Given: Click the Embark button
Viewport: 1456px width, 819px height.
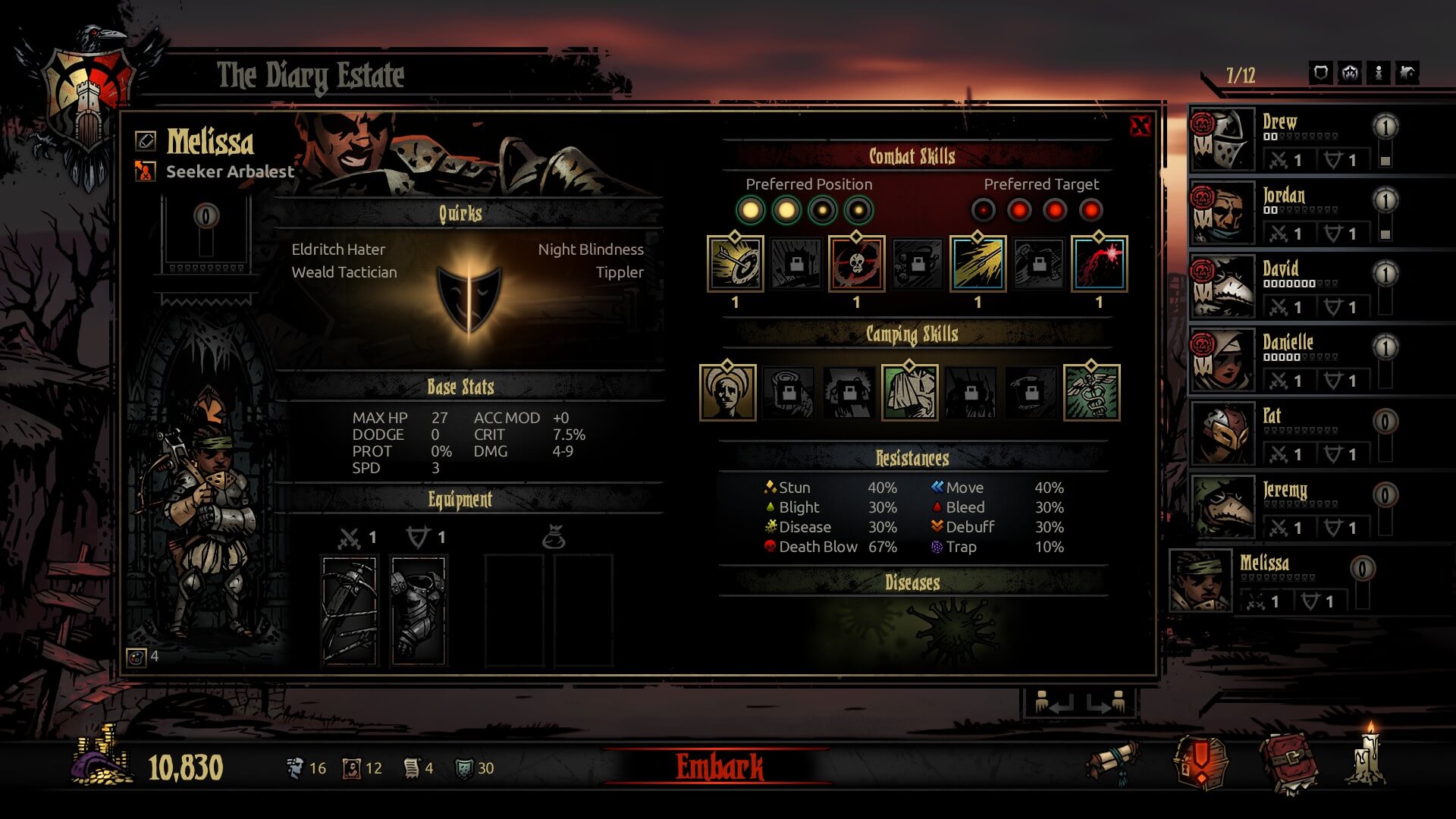Looking at the screenshot, I should (x=719, y=767).
